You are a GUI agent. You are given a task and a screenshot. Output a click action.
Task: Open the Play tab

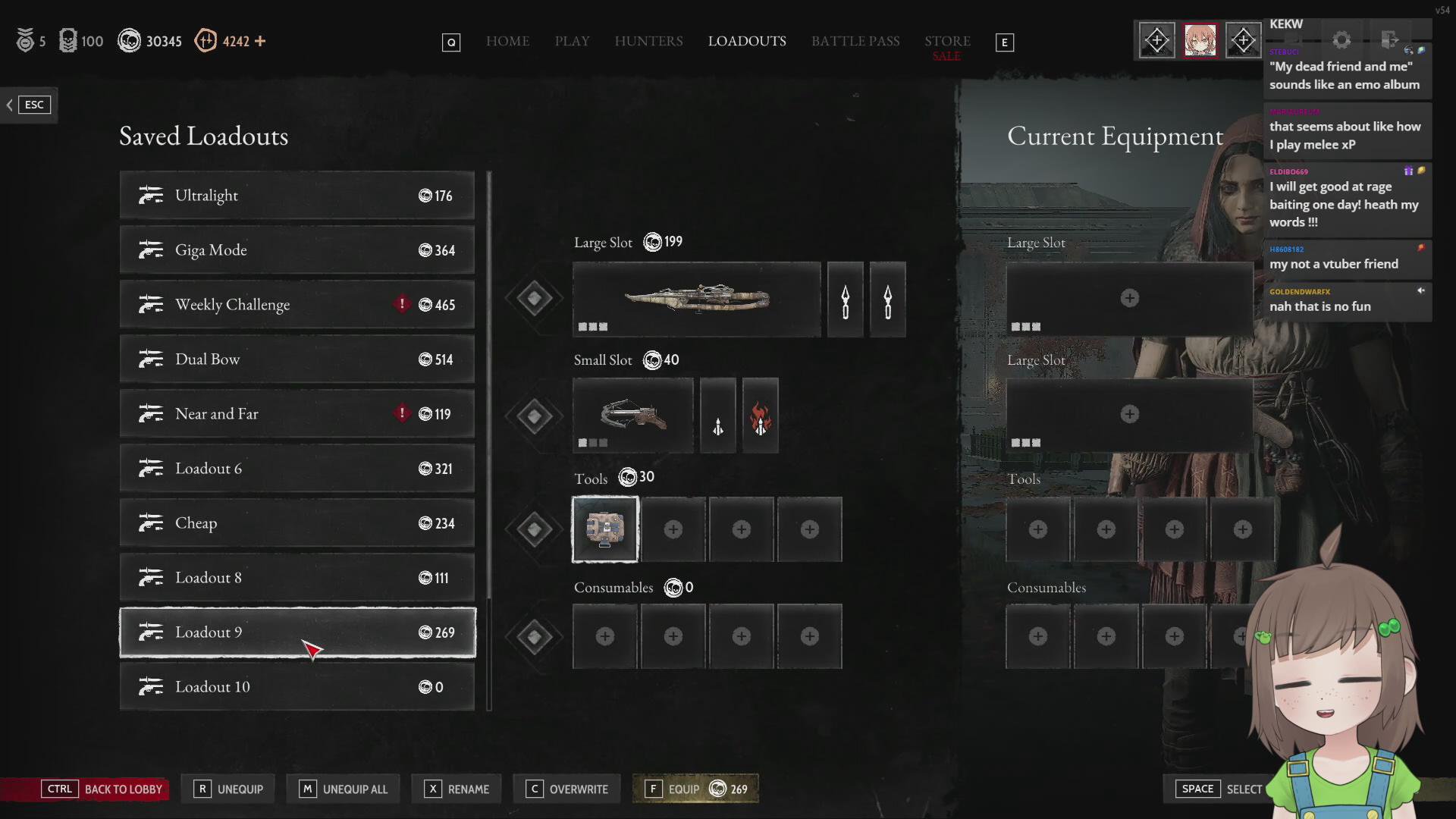(572, 41)
